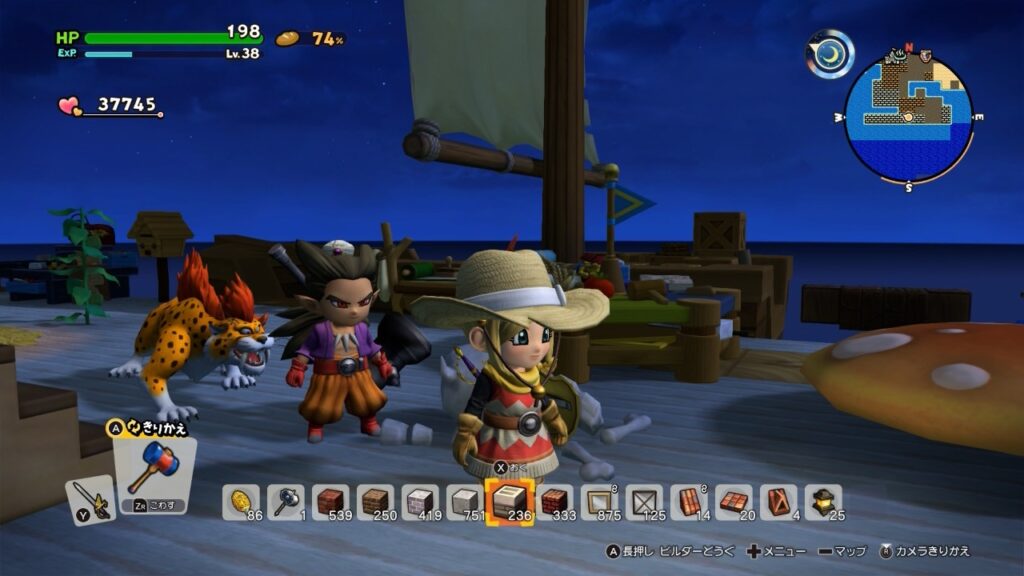Select the red brick block stack of 333
Viewport: 1024px width, 576px height.
pos(555,501)
